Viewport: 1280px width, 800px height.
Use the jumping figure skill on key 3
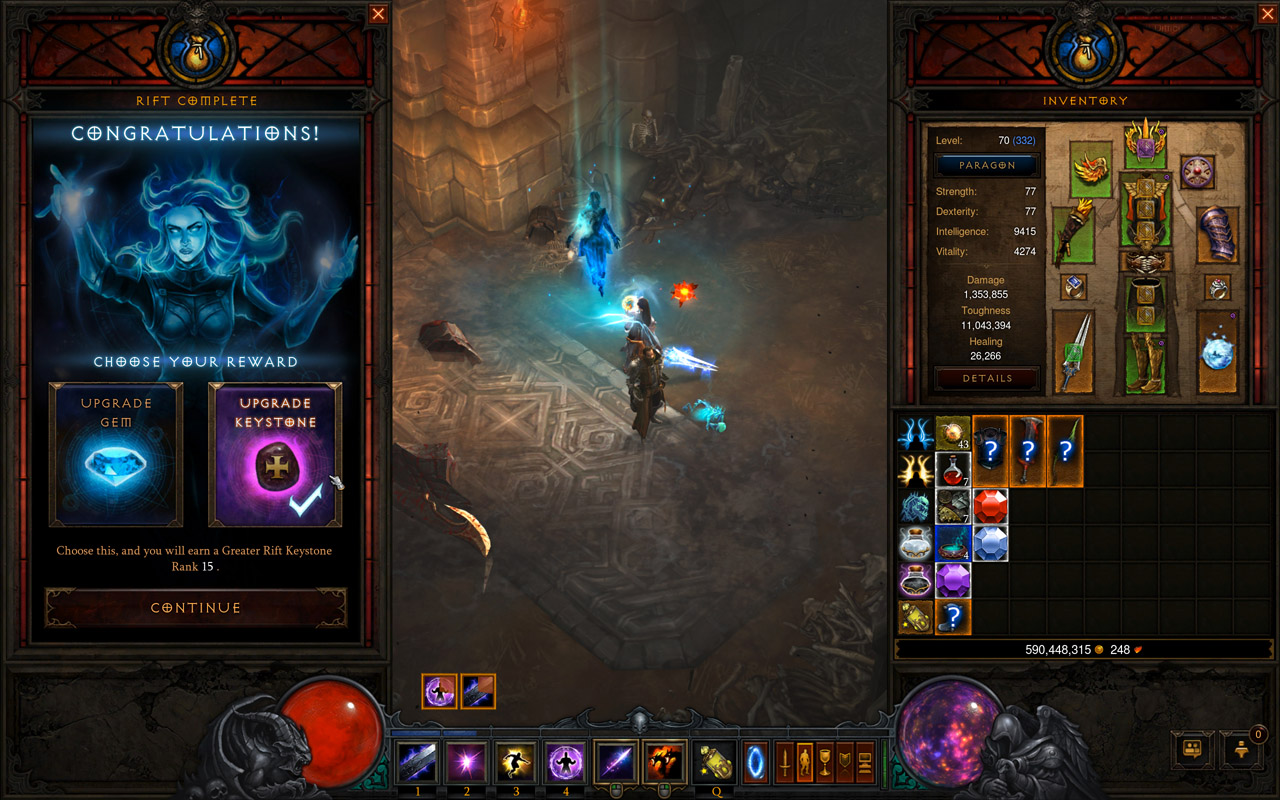[x=516, y=763]
